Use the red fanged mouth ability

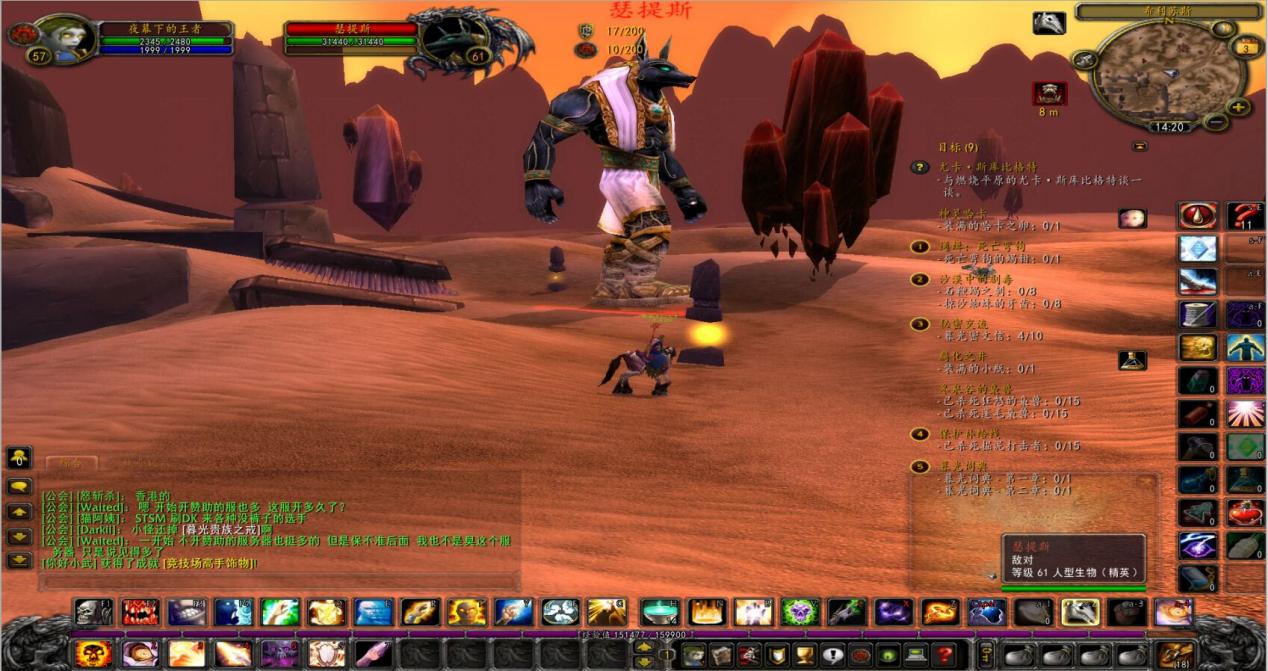coord(140,612)
